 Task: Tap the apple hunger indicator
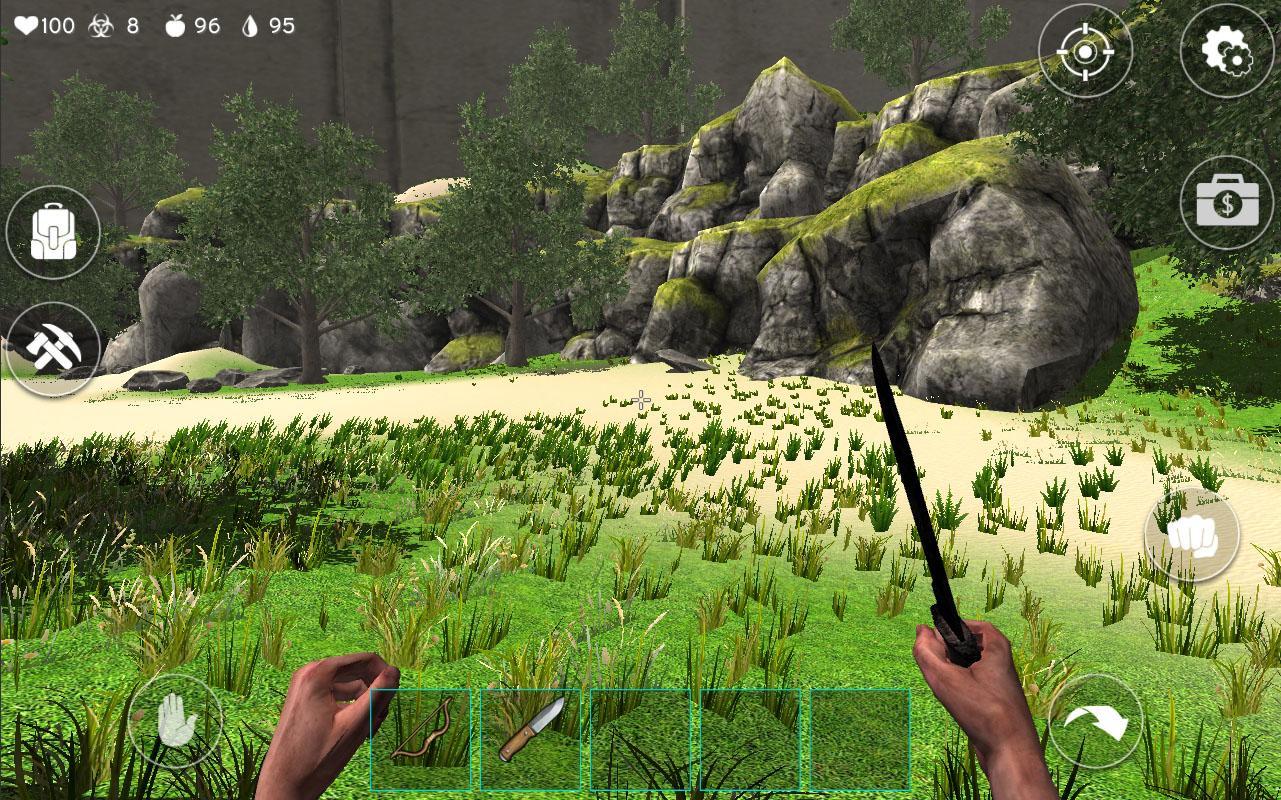click(174, 25)
